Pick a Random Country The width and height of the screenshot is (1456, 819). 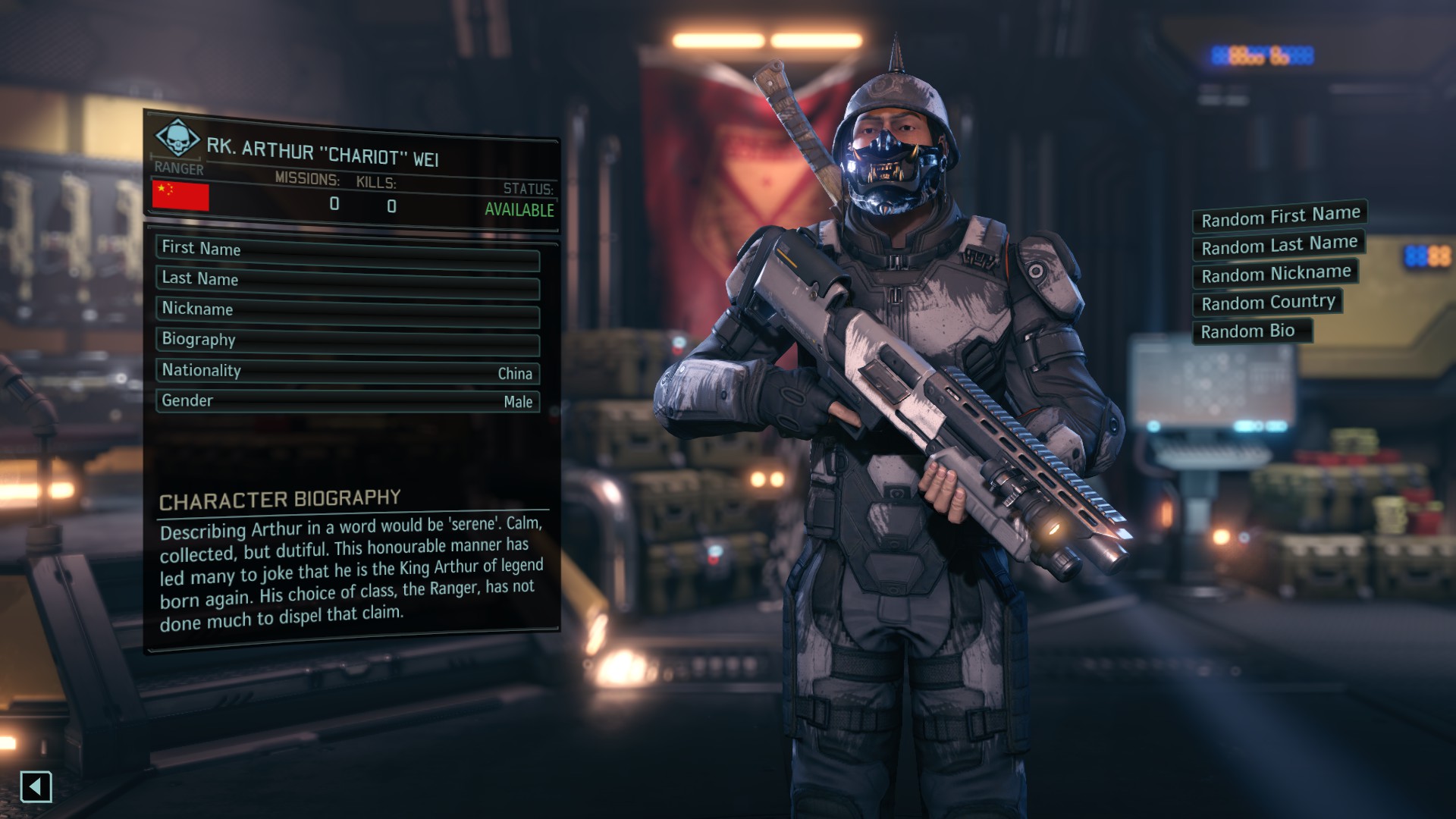[x=1267, y=302]
